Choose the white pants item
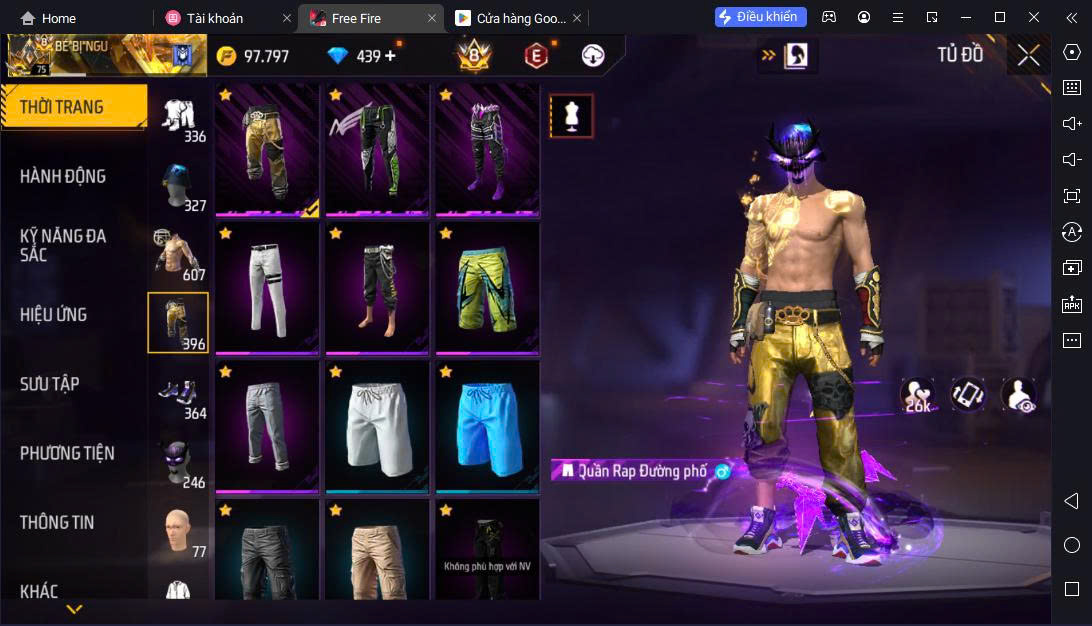This screenshot has width=1092, height=626. [x=267, y=288]
